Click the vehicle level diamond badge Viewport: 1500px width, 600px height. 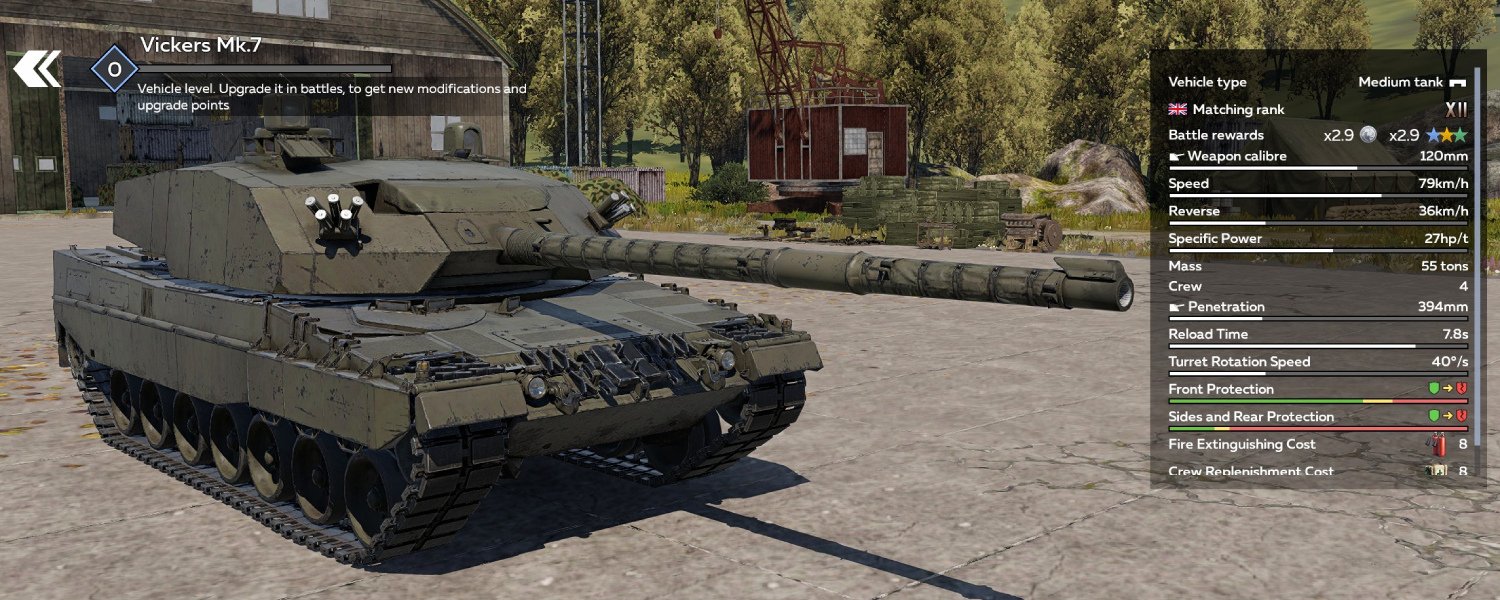coord(114,69)
